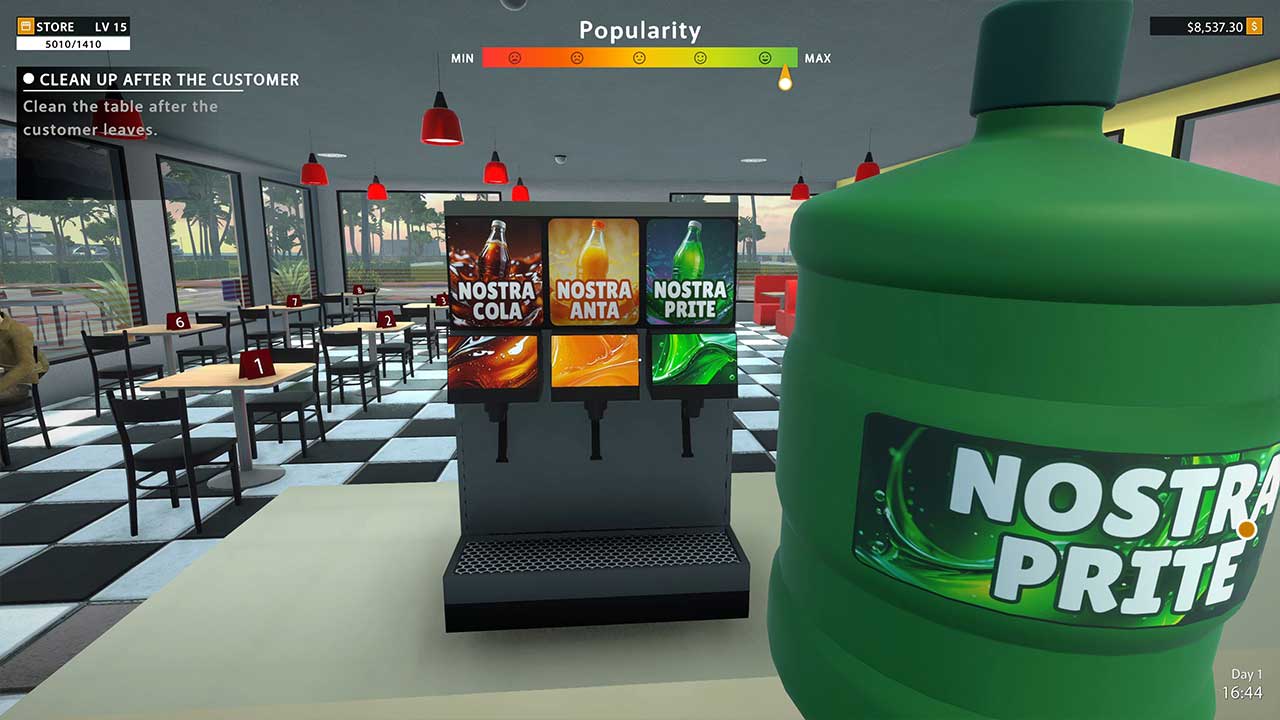Click the Nostra Prite green drink icon
The width and height of the screenshot is (1280, 720).
[x=688, y=272]
